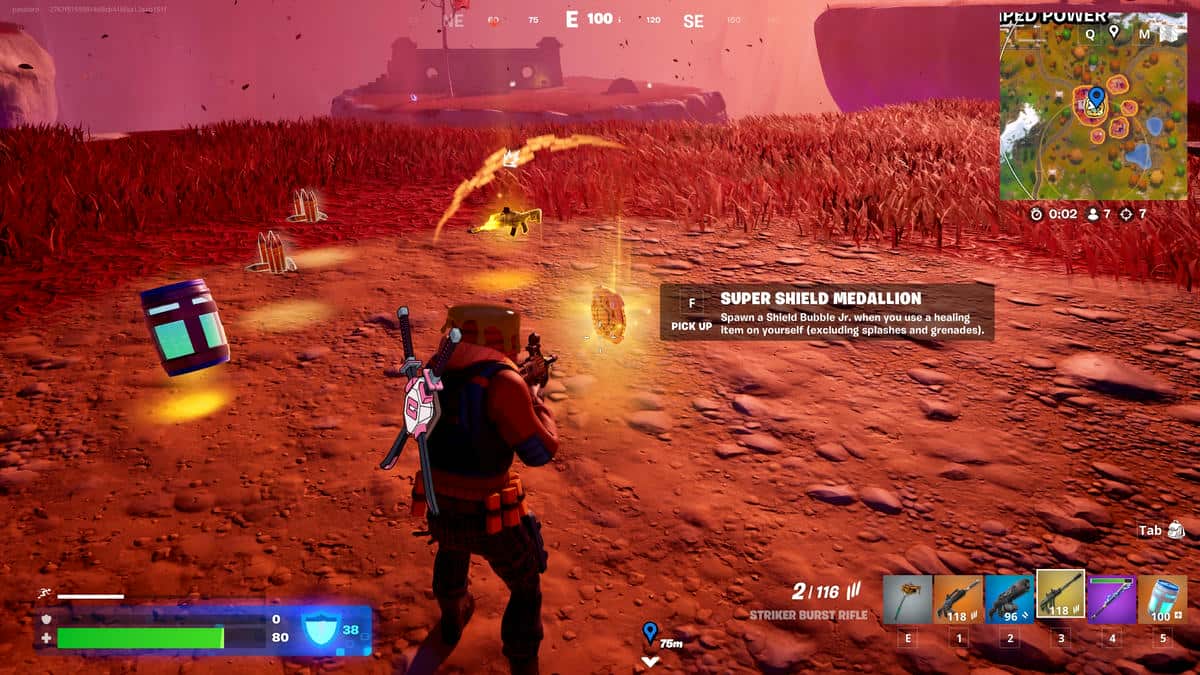The height and width of the screenshot is (675, 1200).
Task: Equip the purple blade in slot 4
Action: coord(1111,599)
